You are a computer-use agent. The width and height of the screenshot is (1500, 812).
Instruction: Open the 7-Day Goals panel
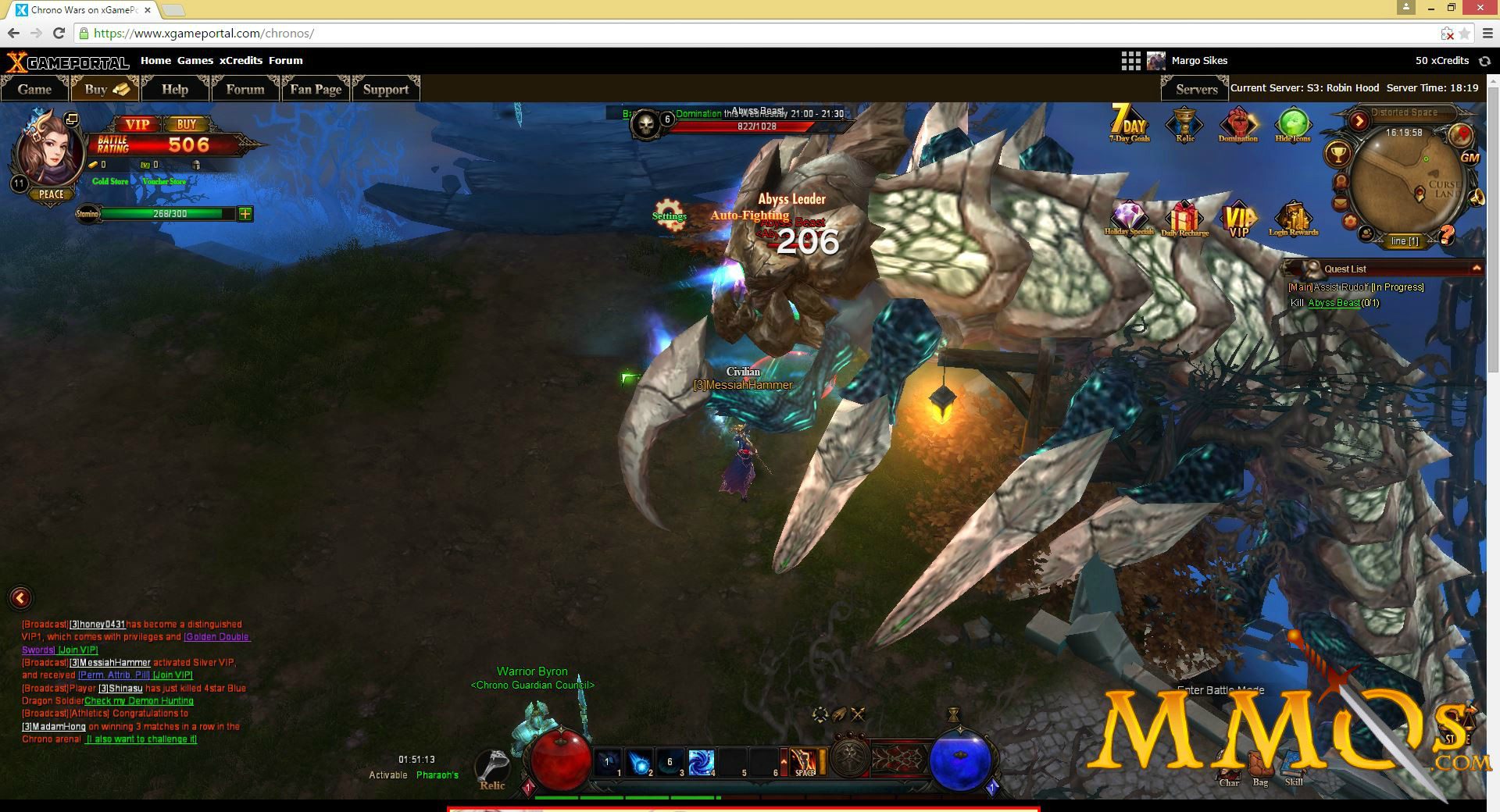[1128, 125]
